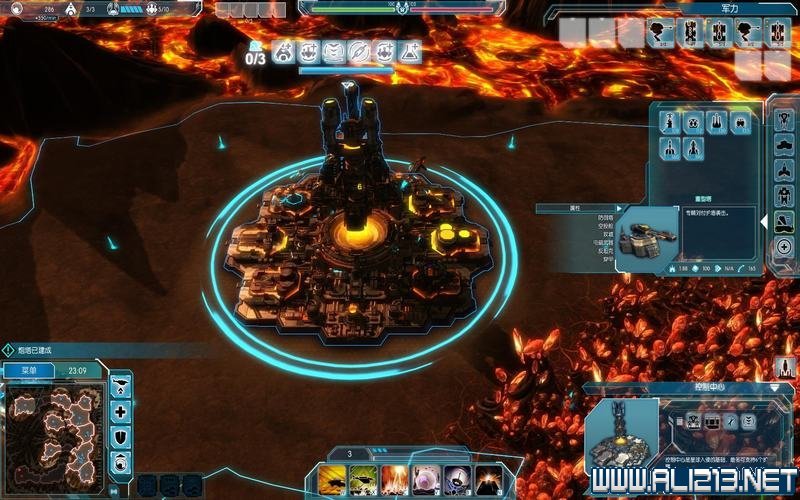Screen dimensions: 800x500
Task: Select the plus-circle category on the right sidebar
Action: point(784,247)
